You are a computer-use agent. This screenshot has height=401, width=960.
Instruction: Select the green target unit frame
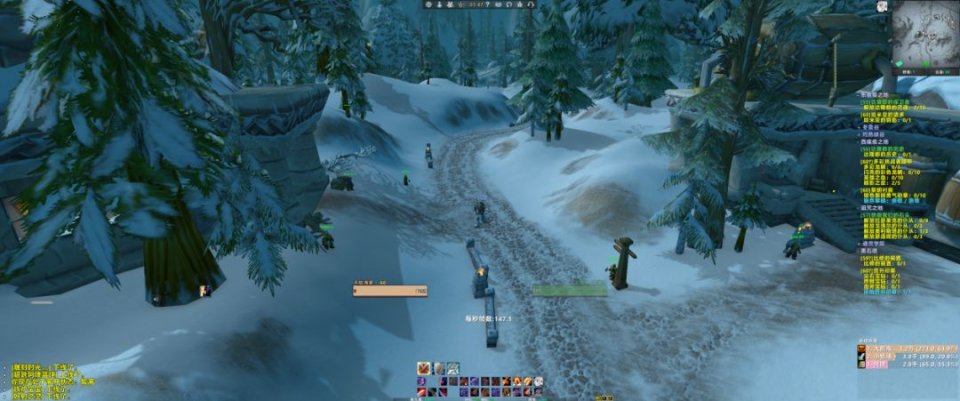(569, 290)
